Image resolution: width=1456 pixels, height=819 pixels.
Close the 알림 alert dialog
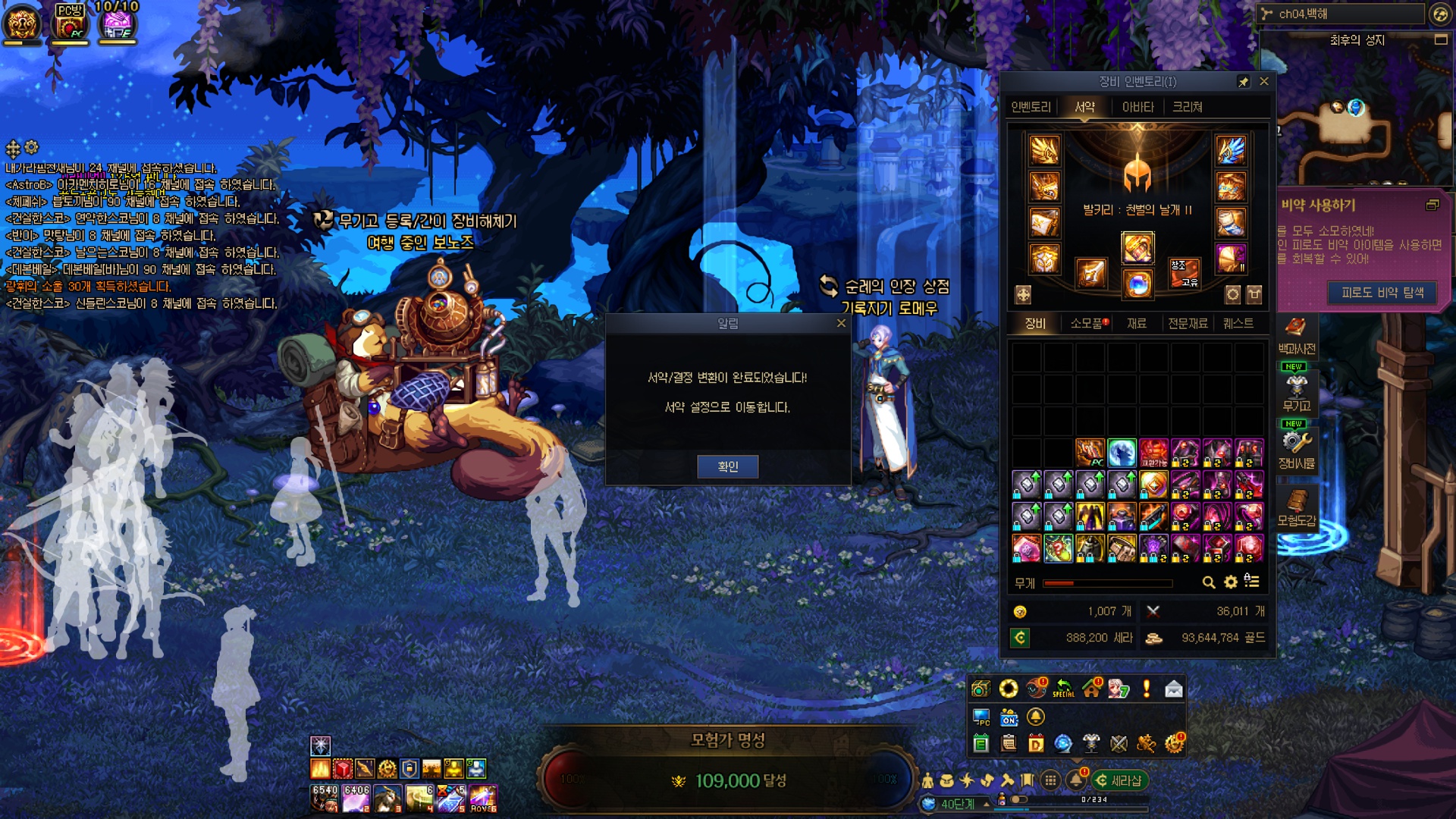(841, 323)
